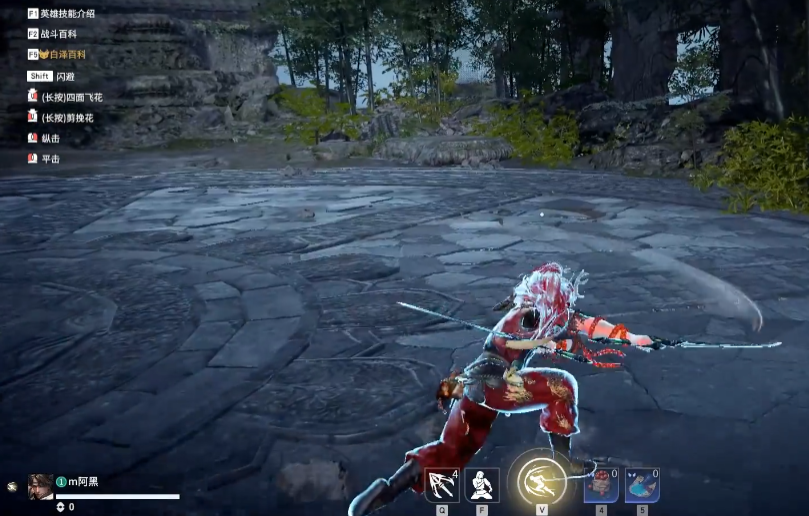Click the m阿黑 player portrait
This screenshot has height=516, width=809.
[x=41, y=486]
